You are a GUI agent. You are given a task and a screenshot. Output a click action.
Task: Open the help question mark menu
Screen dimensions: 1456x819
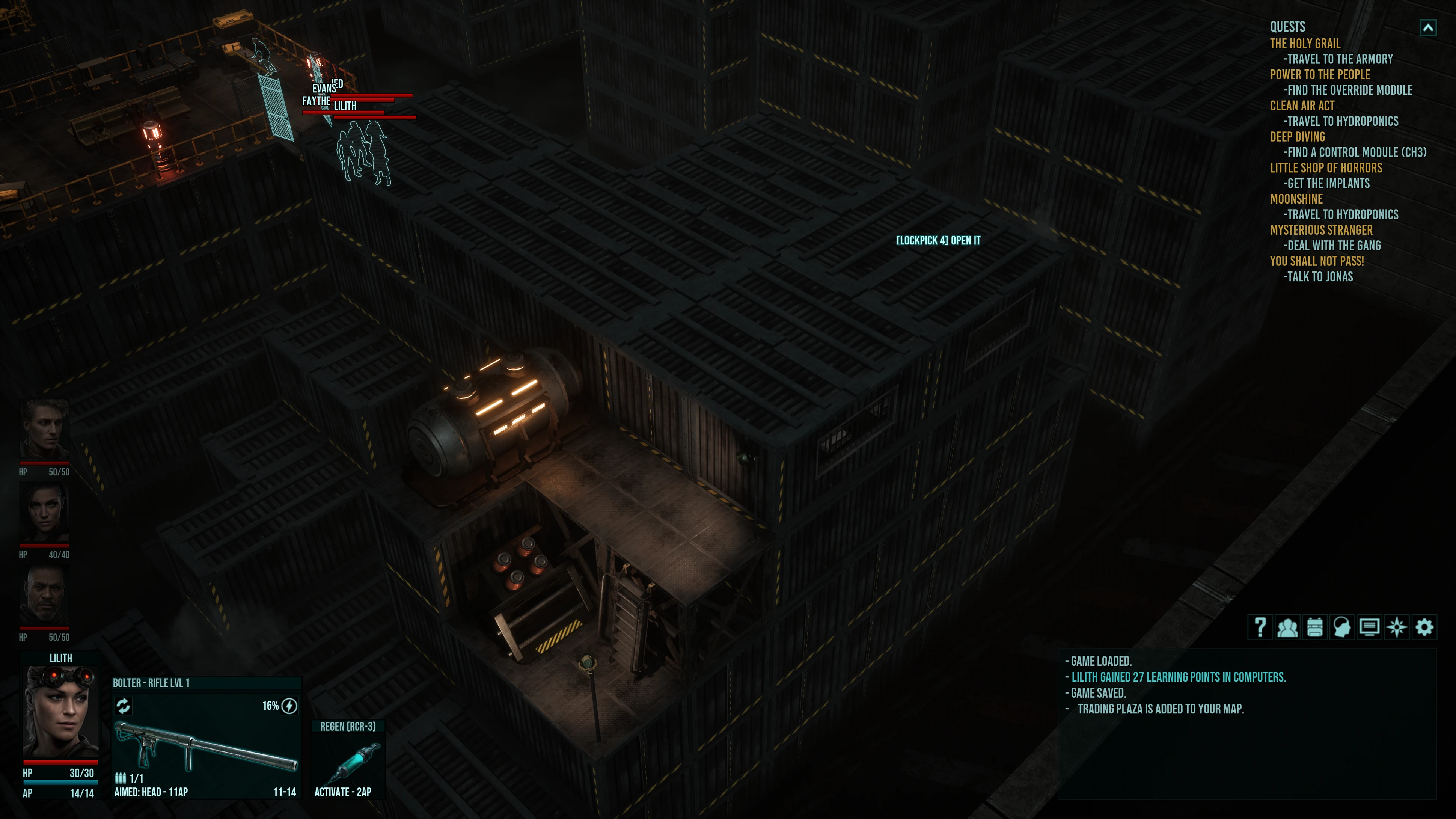coord(1260,627)
